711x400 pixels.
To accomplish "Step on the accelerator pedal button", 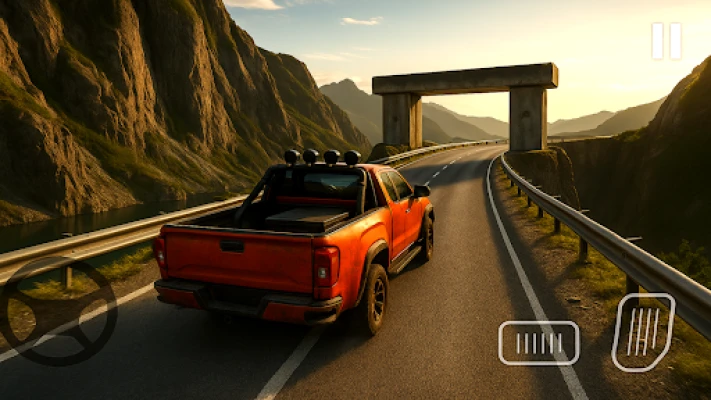I will 642,332.
